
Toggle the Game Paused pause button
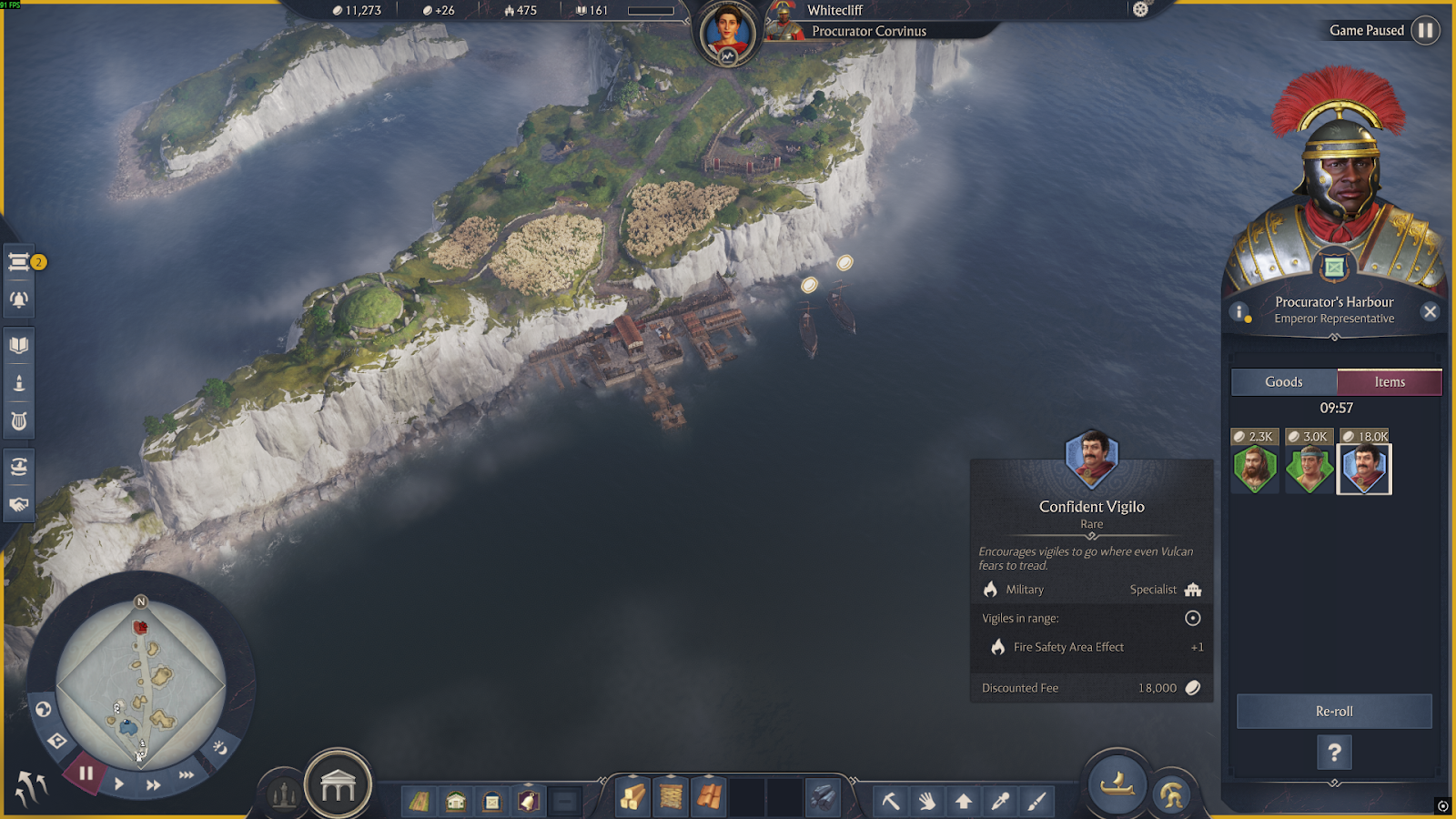tap(1425, 31)
